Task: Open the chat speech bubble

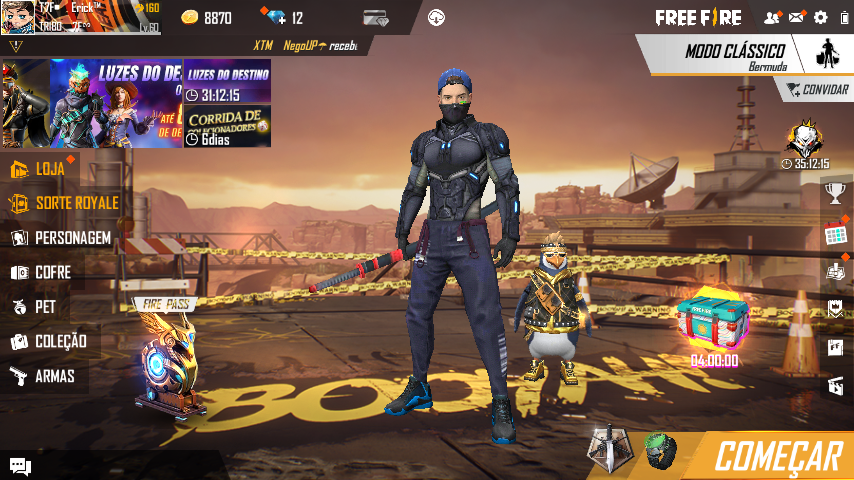Action: [19, 465]
